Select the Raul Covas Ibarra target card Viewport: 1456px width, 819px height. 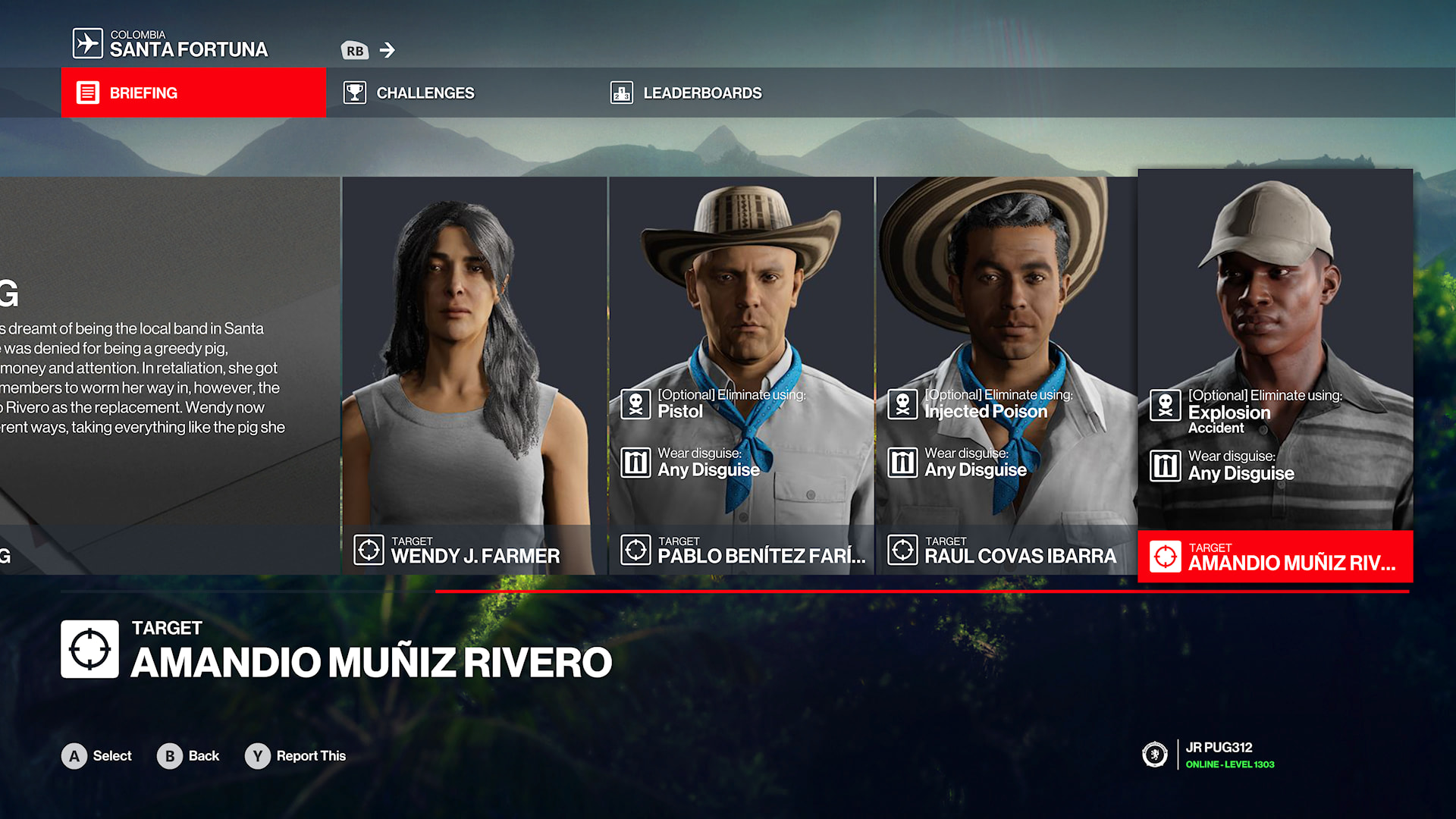coord(1006,375)
